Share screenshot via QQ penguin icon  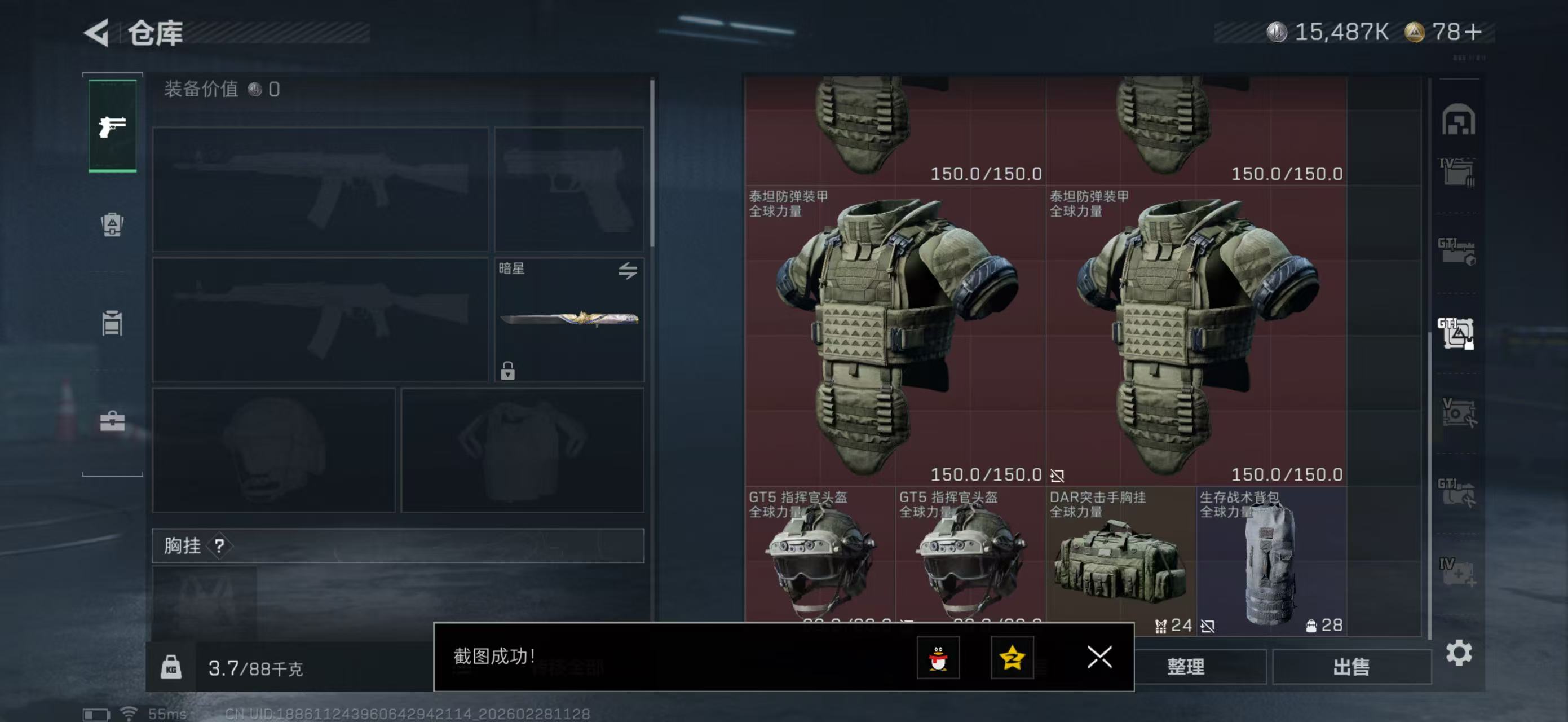coord(938,658)
